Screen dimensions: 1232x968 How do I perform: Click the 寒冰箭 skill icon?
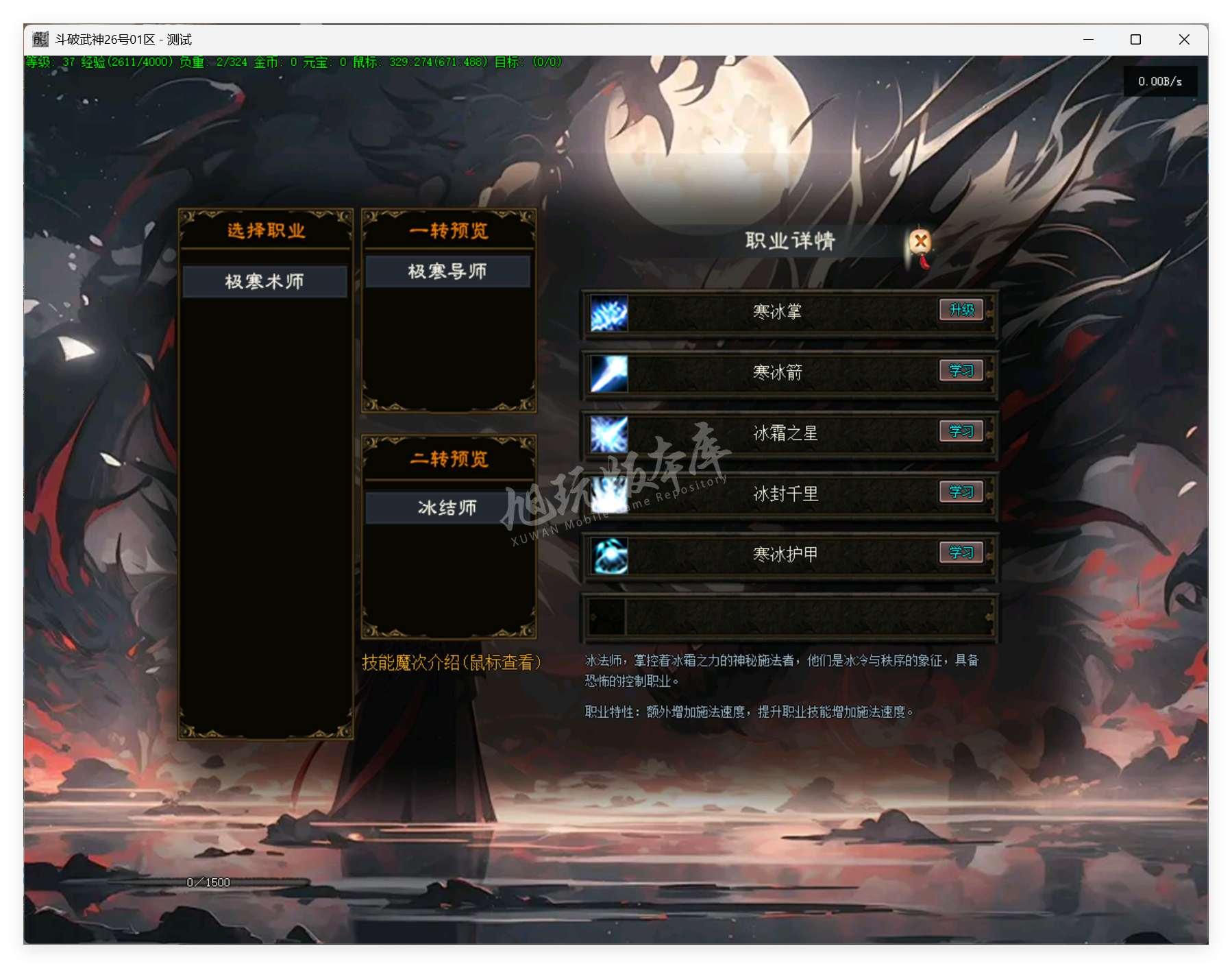pos(608,372)
